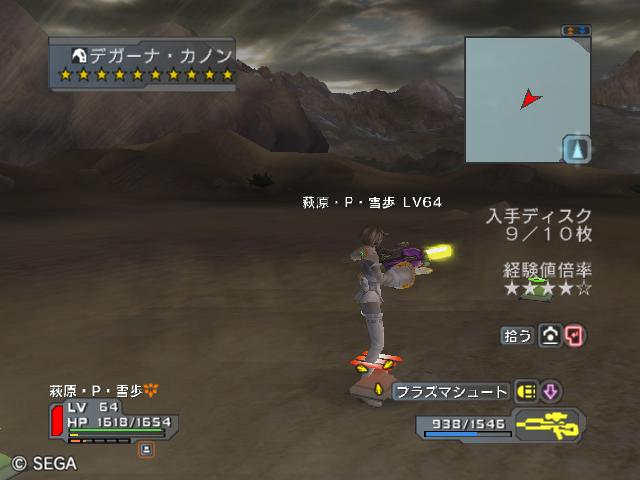Click the orange-blue indicator above the minimap
Viewport: 640px width, 480px height.
[576, 30]
